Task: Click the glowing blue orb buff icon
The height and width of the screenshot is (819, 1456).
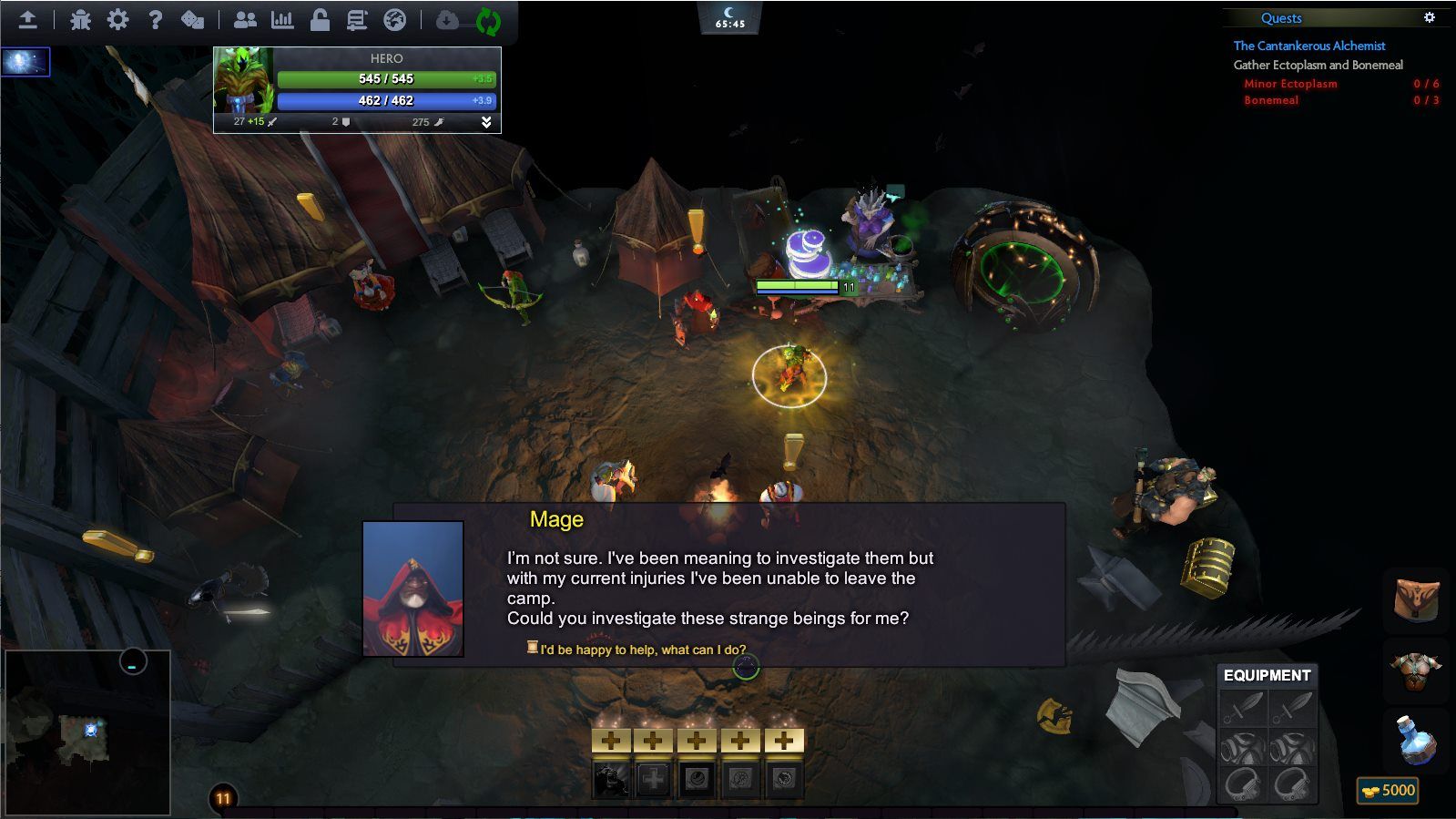Action: tap(25, 62)
